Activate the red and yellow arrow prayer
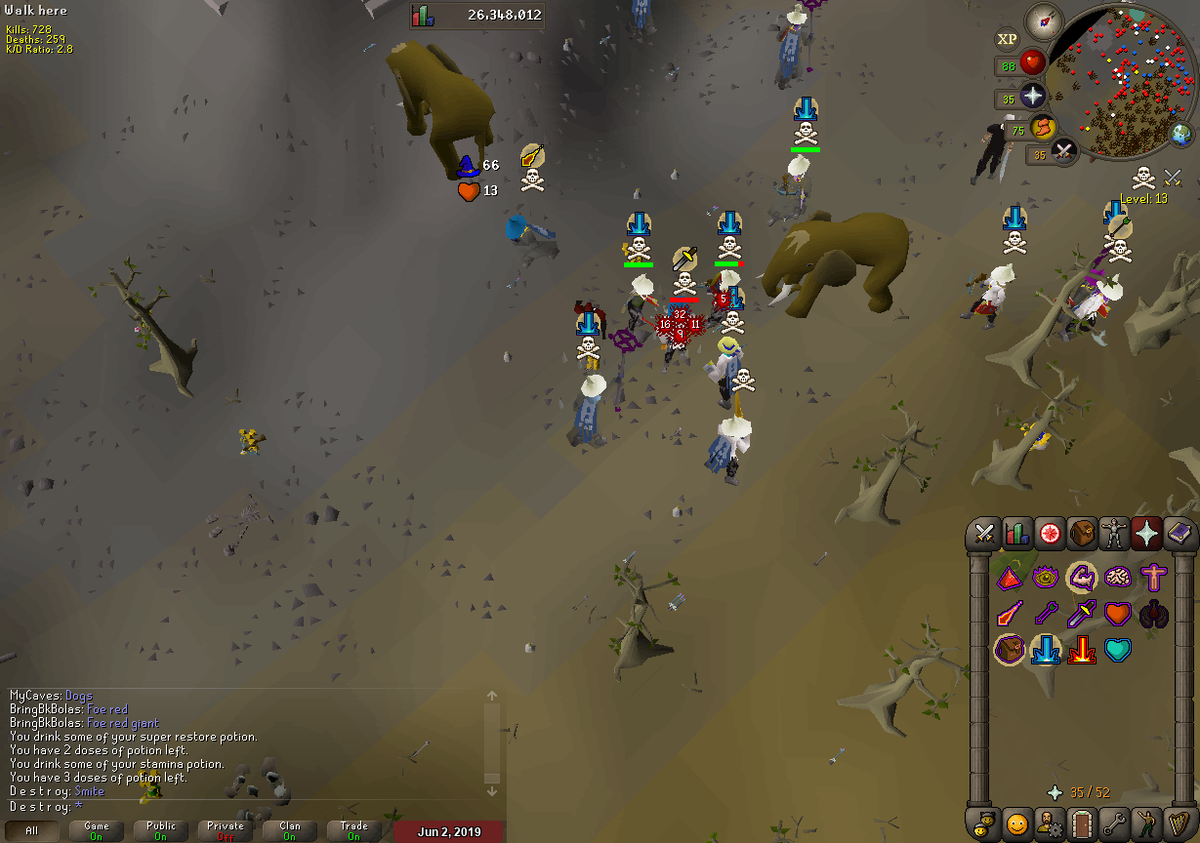The image size is (1200, 843). [1082, 650]
